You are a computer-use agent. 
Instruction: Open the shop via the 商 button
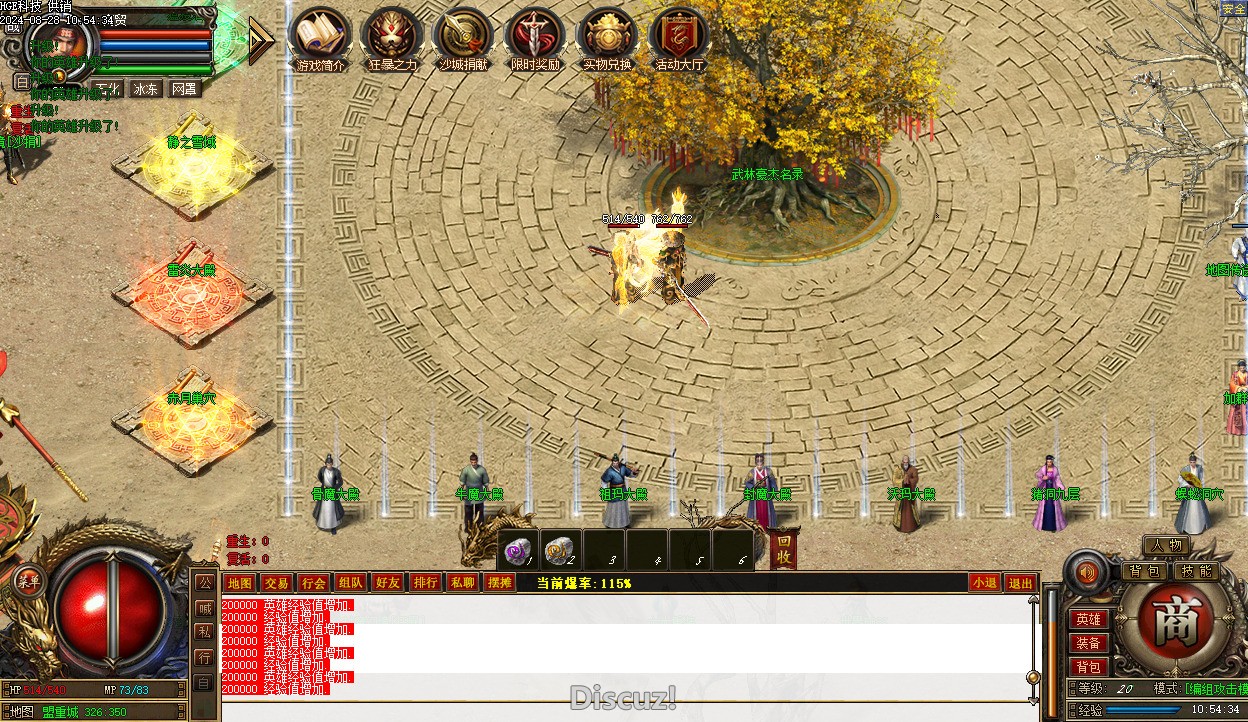point(1168,623)
